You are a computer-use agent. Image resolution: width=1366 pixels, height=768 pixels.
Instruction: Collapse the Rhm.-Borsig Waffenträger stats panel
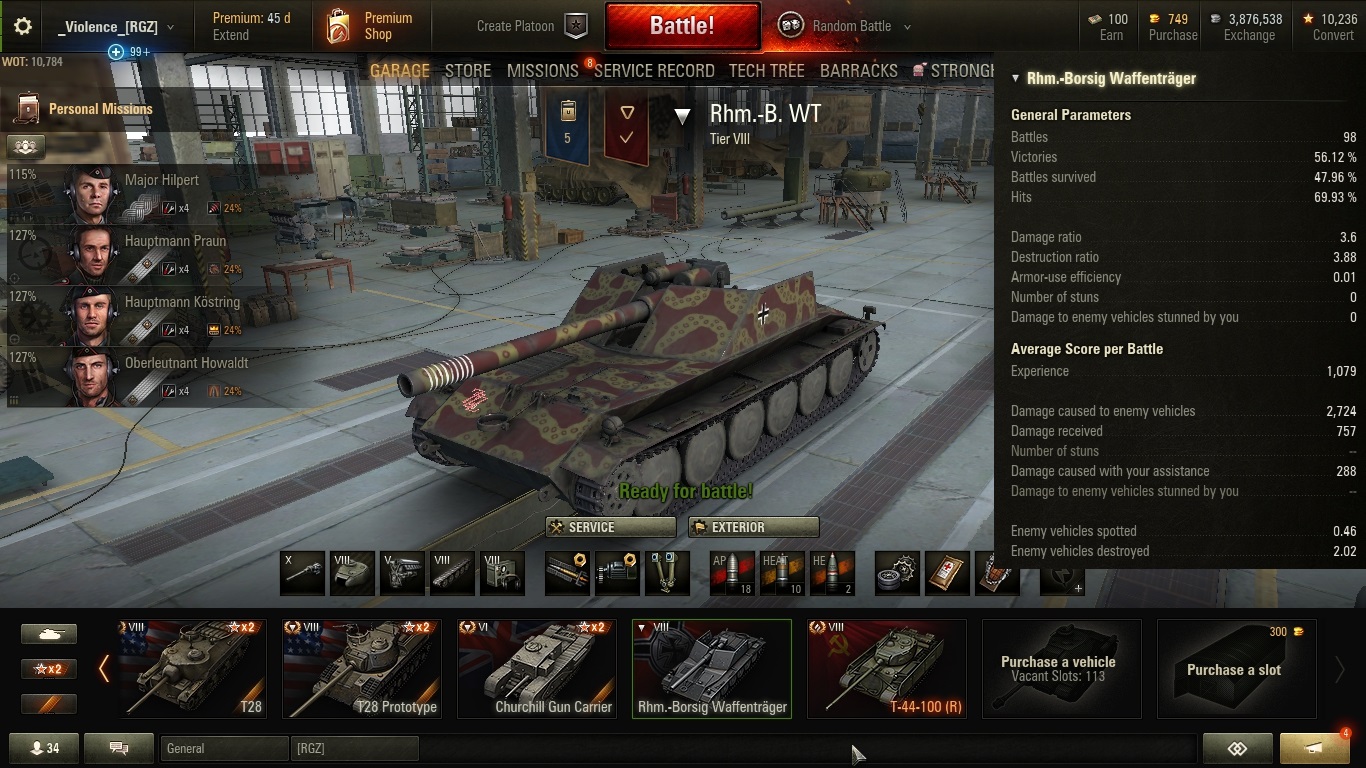pos(1014,78)
